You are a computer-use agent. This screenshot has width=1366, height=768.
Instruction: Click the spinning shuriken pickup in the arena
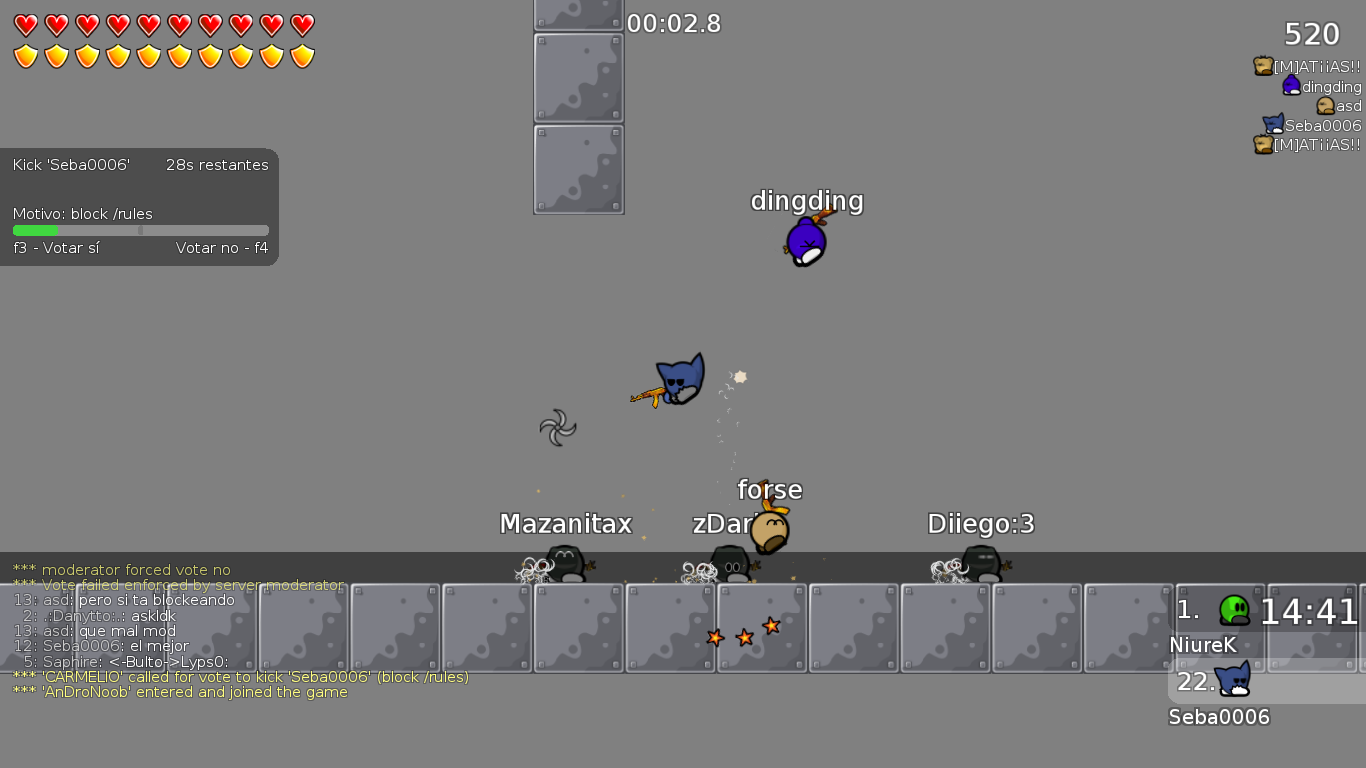pos(557,429)
